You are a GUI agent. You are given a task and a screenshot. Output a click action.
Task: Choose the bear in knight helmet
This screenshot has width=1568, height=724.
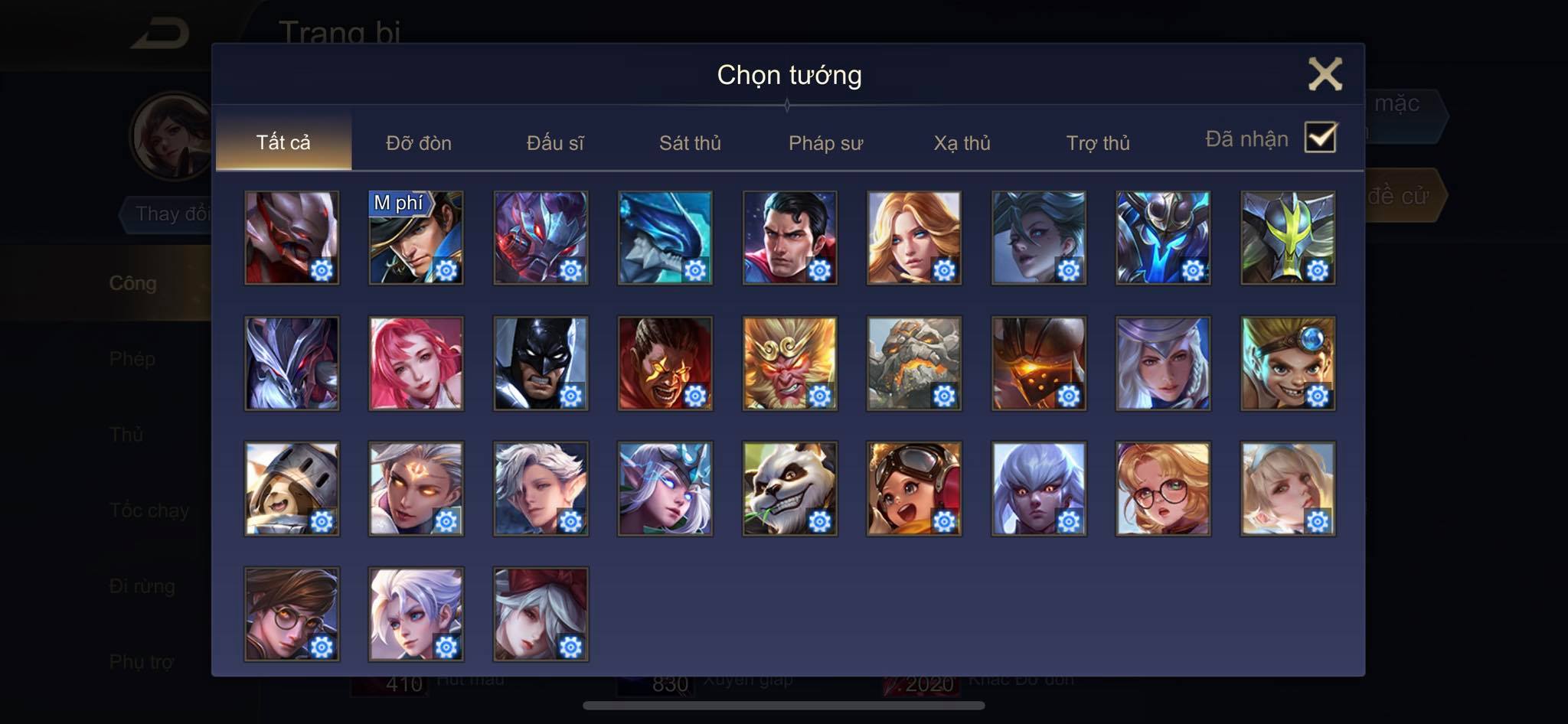click(x=292, y=488)
